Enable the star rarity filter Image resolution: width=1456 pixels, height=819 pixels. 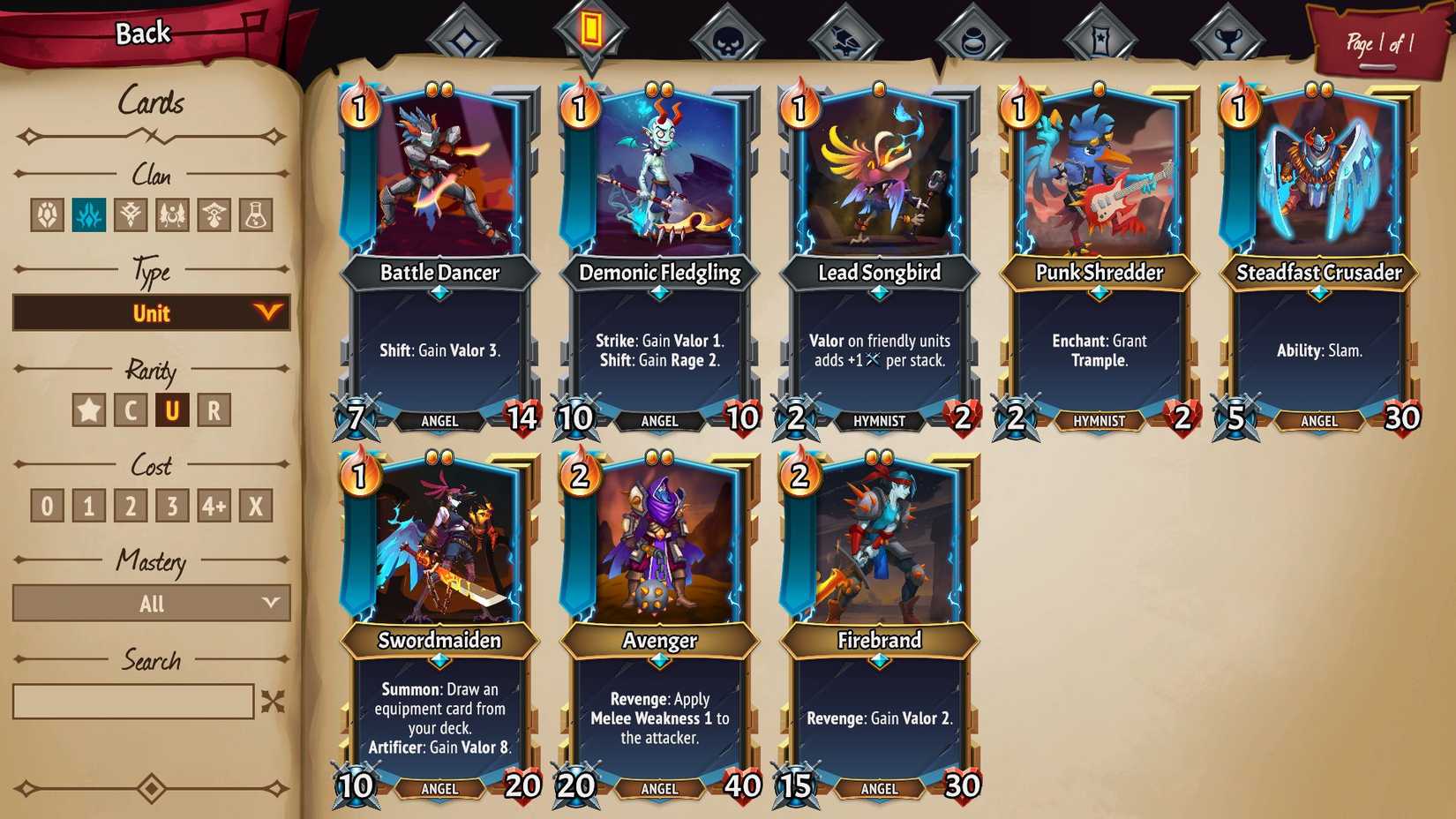tap(84, 409)
